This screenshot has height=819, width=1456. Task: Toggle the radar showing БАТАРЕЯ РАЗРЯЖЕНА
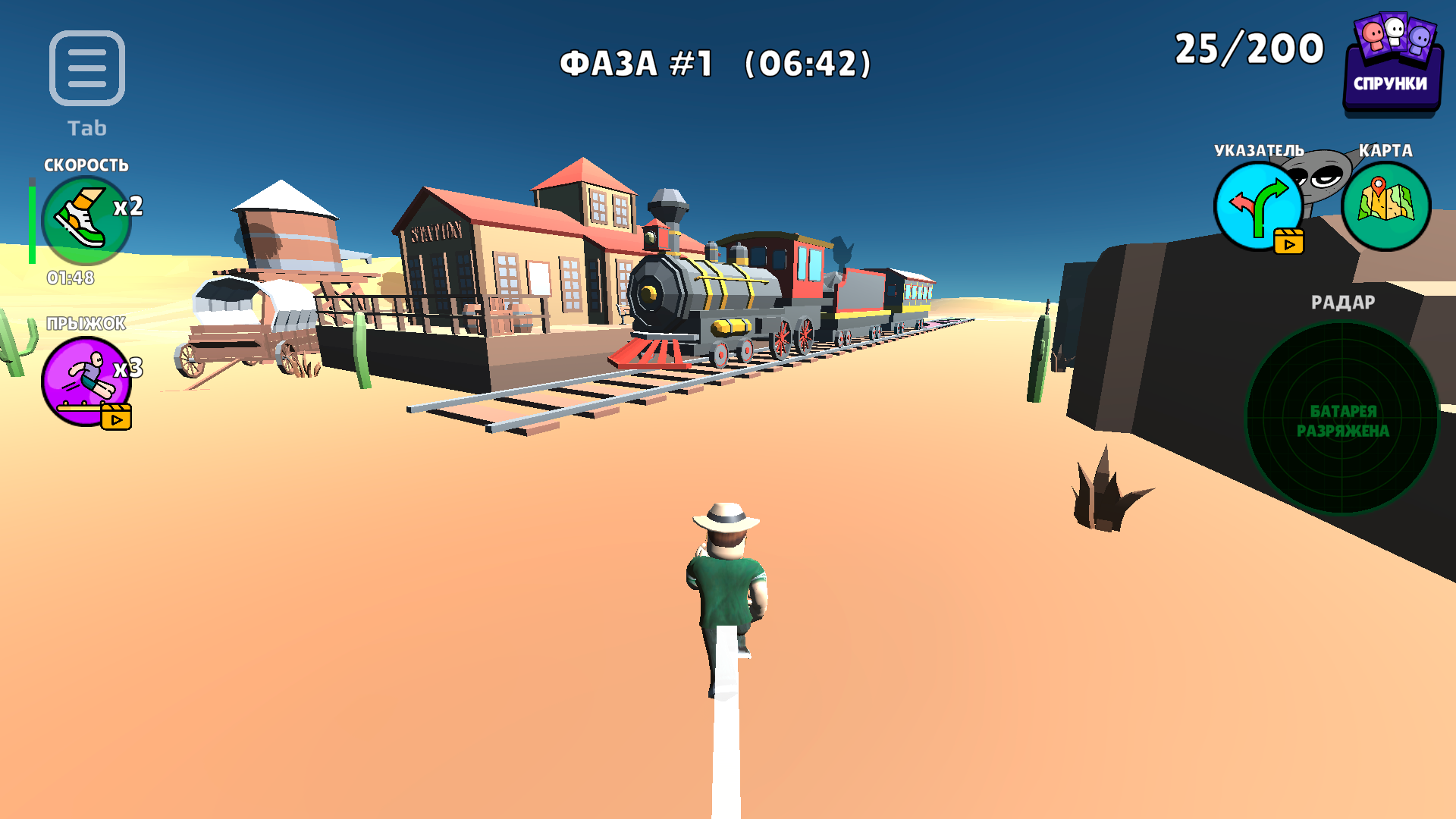coord(1341,421)
